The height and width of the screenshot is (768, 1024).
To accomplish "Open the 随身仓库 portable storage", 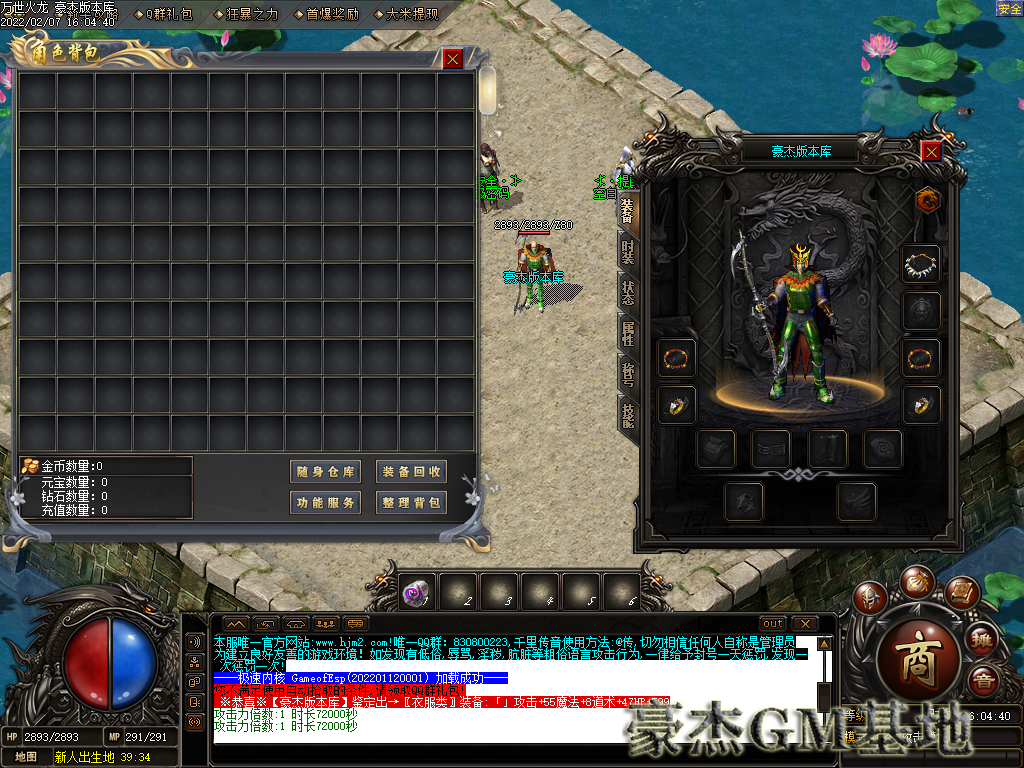I will point(326,472).
